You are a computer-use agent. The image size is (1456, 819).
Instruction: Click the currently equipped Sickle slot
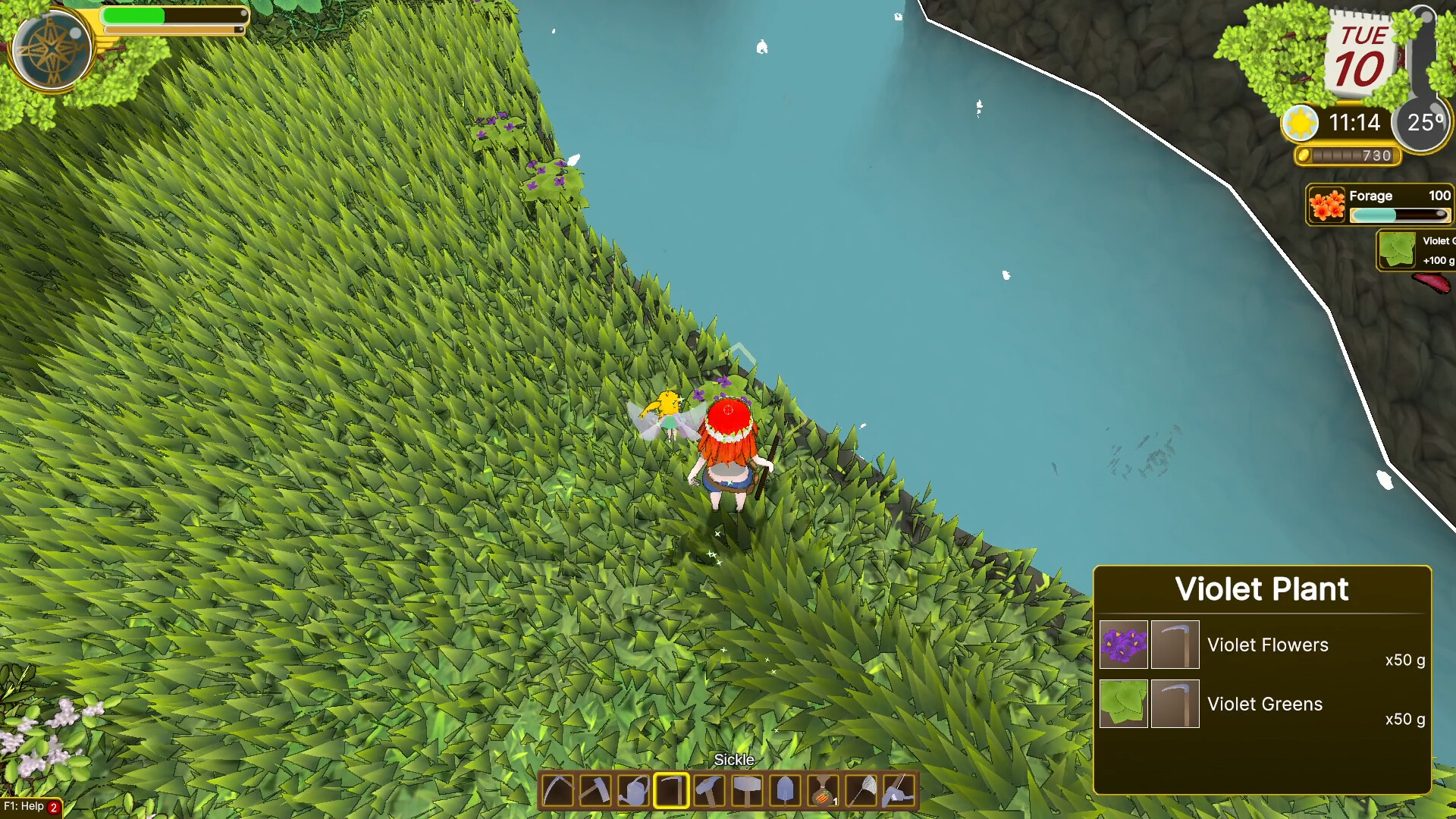pos(671,790)
